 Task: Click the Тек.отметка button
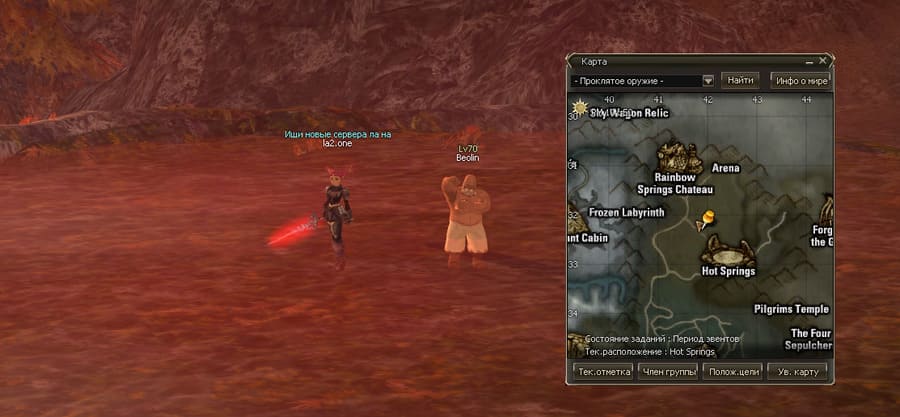click(602, 372)
